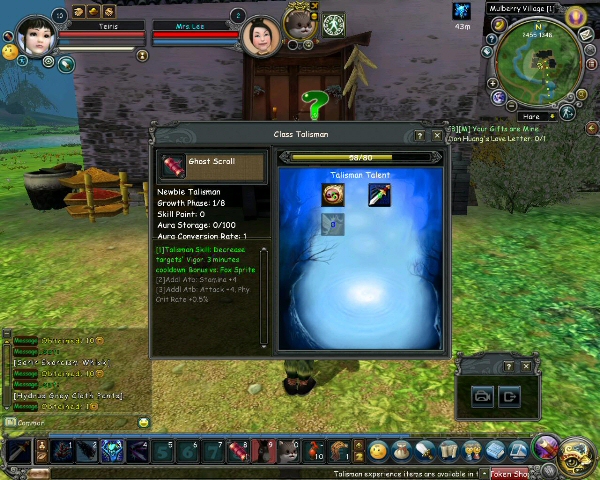This screenshot has width=600, height=480.
Task: Choose the dagger talisman talent
Action: (x=379, y=195)
